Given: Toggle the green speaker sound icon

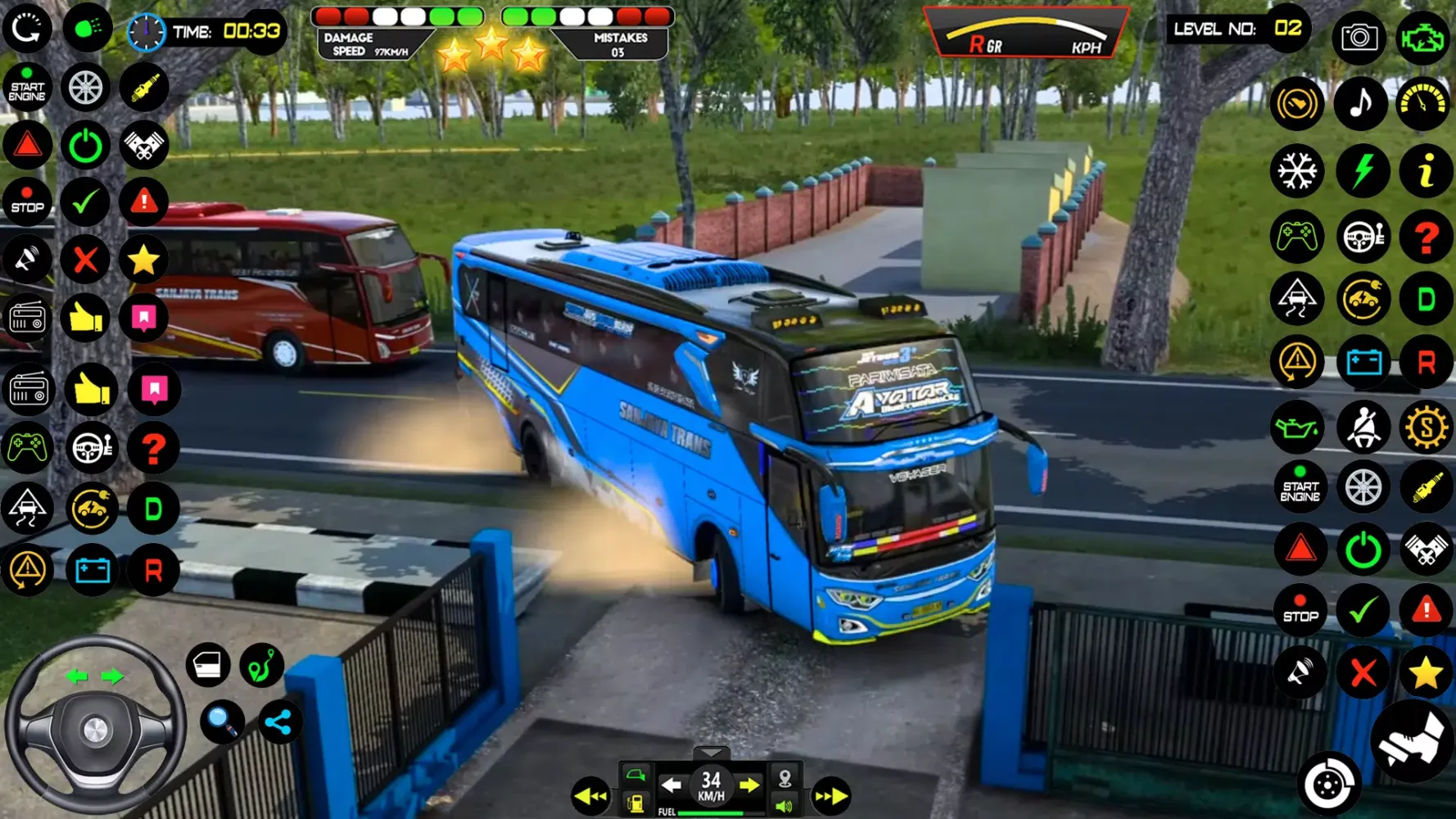Looking at the screenshot, I should click(784, 807).
